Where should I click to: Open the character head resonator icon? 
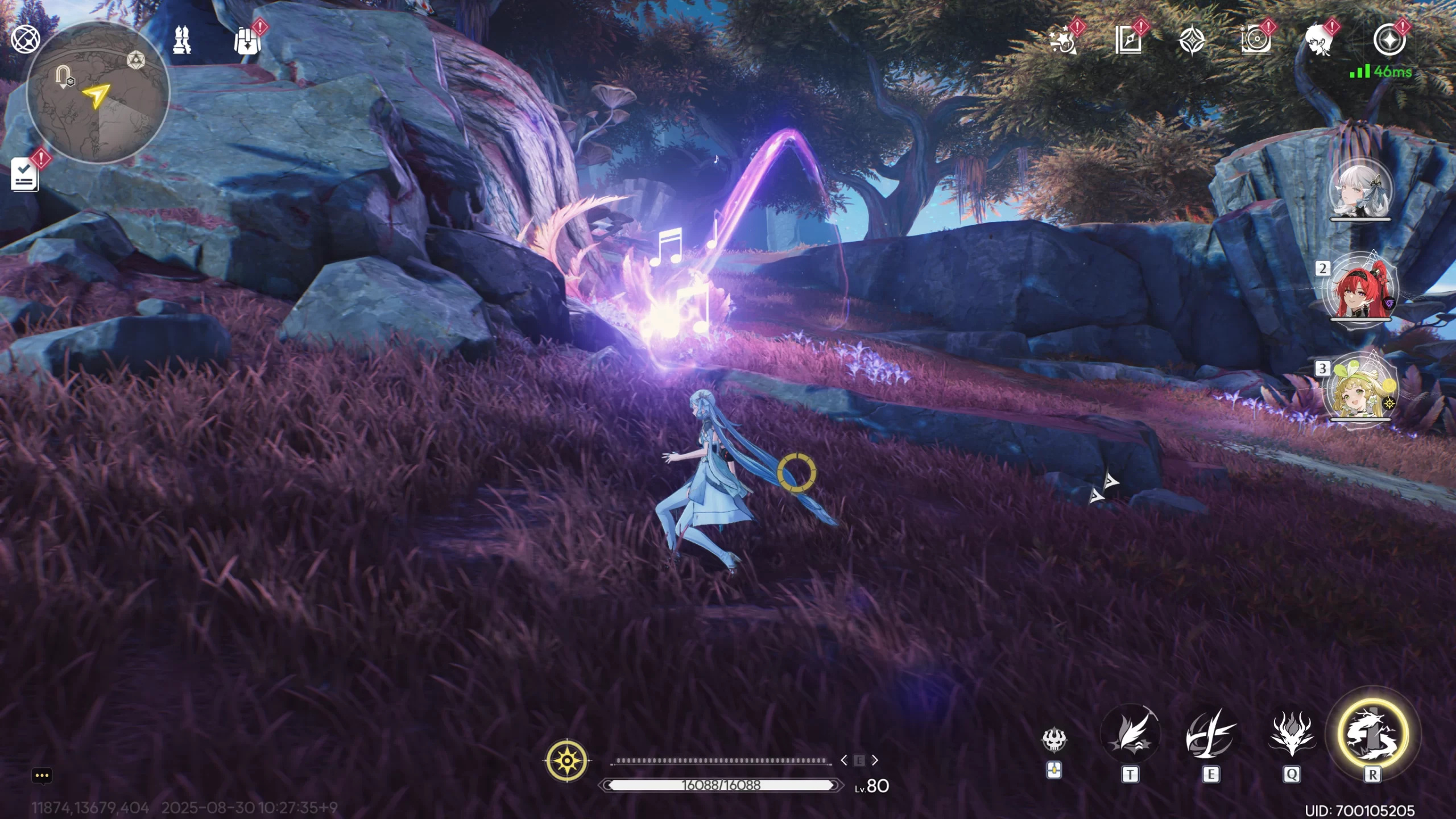(x=1319, y=41)
